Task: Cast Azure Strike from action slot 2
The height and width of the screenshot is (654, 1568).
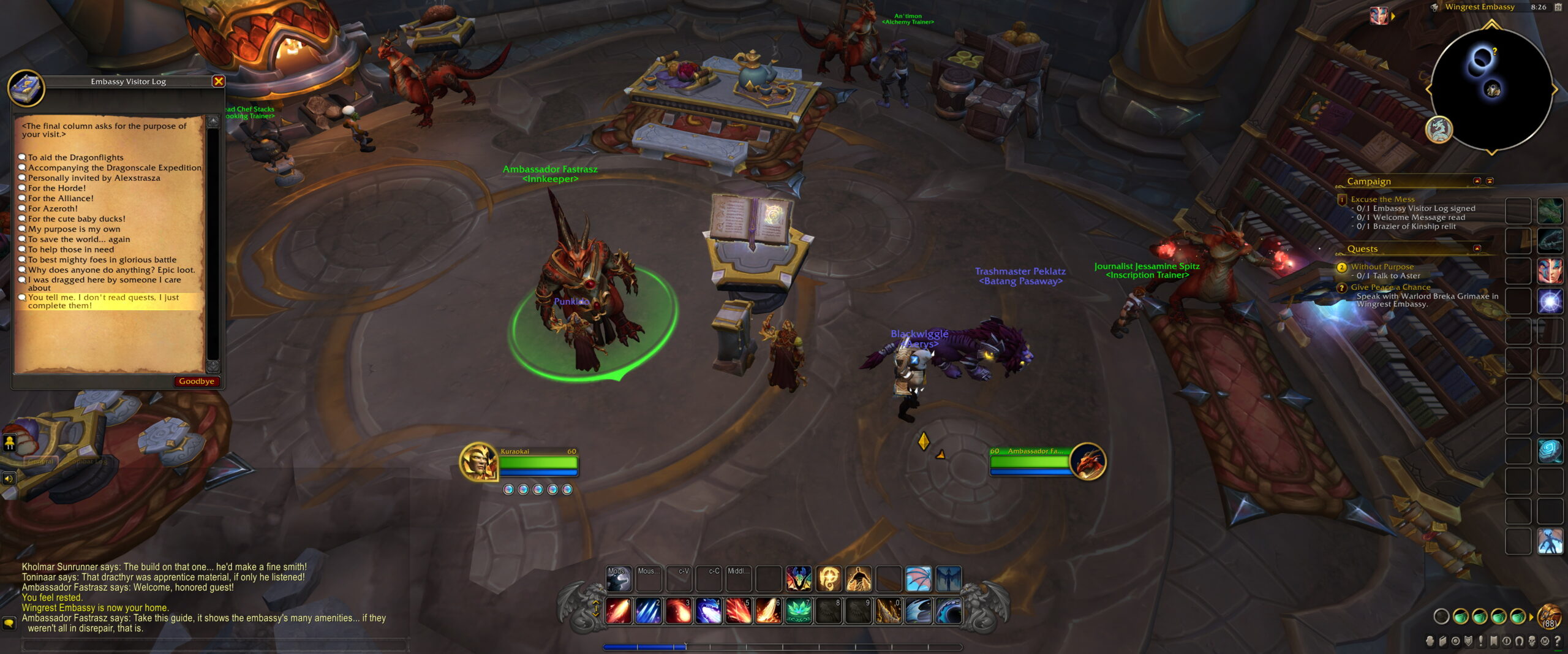Action: [x=647, y=610]
